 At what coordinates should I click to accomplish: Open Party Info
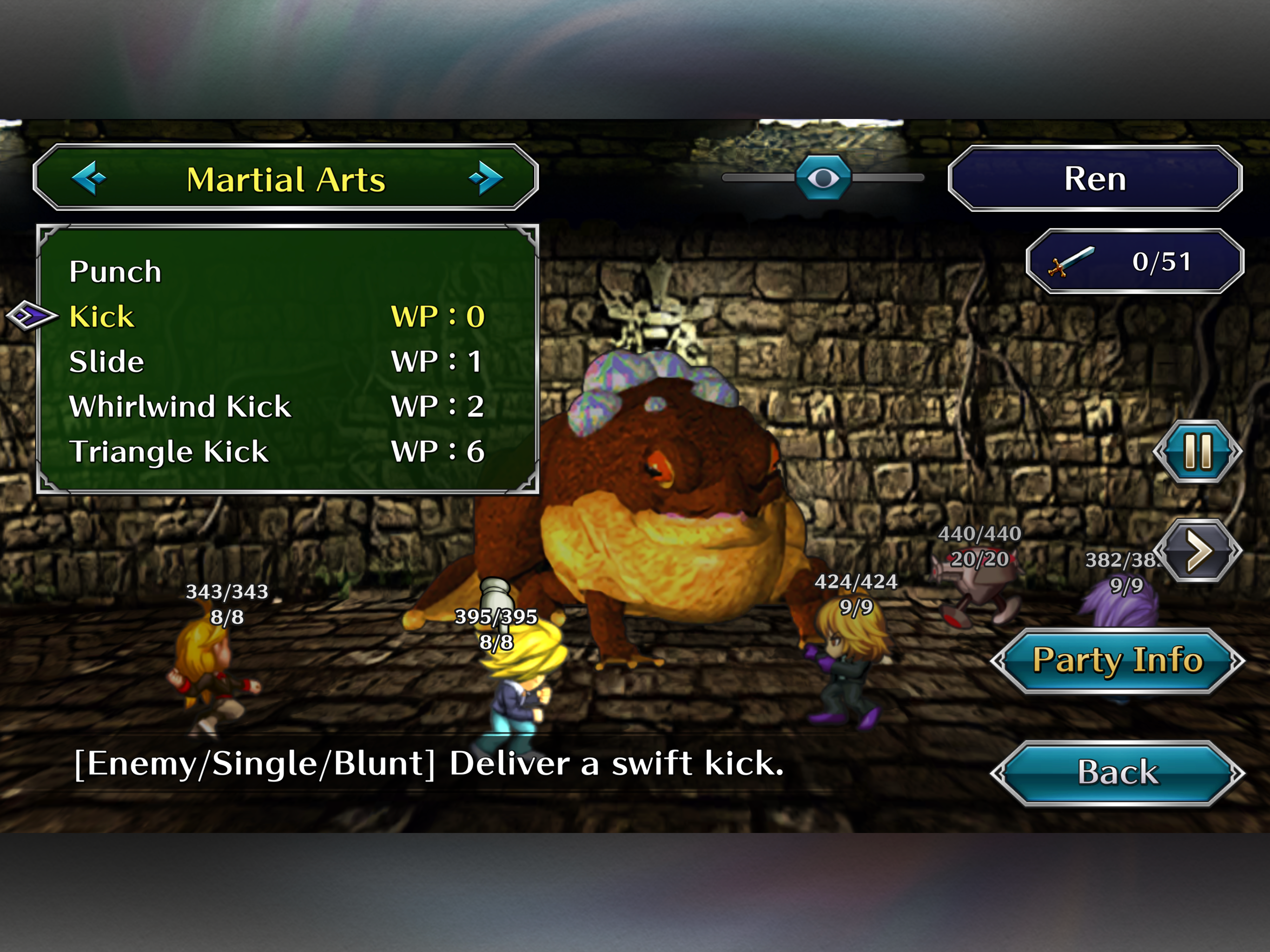(1117, 661)
